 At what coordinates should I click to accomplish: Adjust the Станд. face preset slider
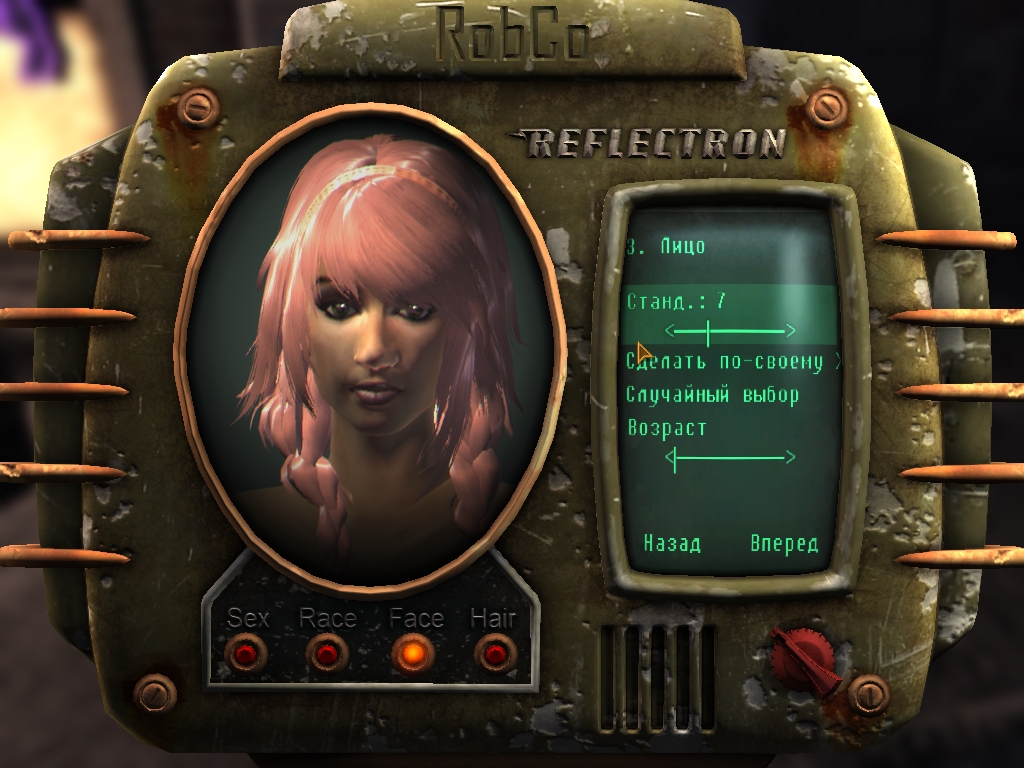(731, 330)
